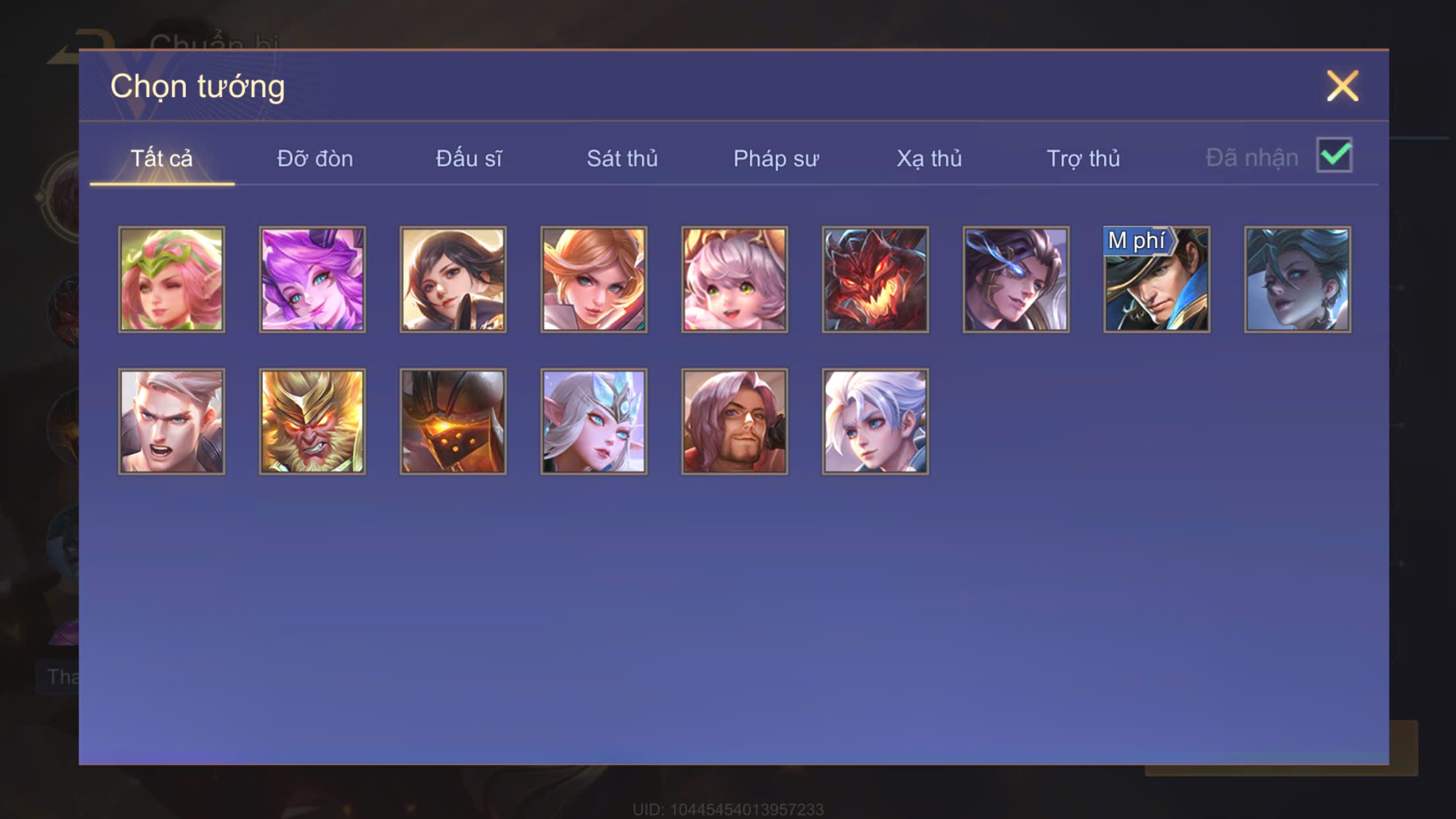The height and width of the screenshot is (819, 1456).
Task: Select the golden monkey king hero
Action: point(312,421)
